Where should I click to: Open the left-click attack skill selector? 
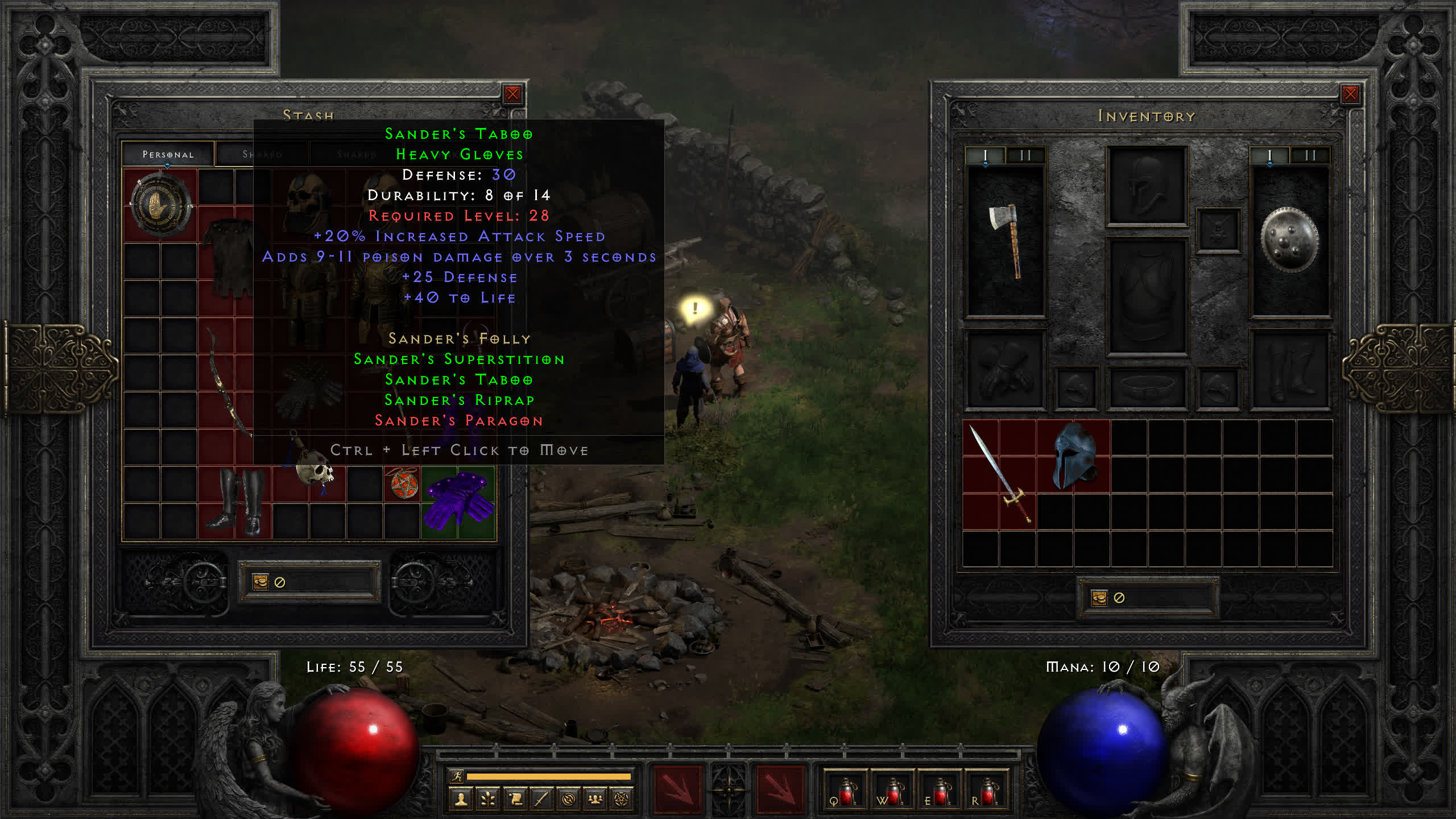[677, 790]
